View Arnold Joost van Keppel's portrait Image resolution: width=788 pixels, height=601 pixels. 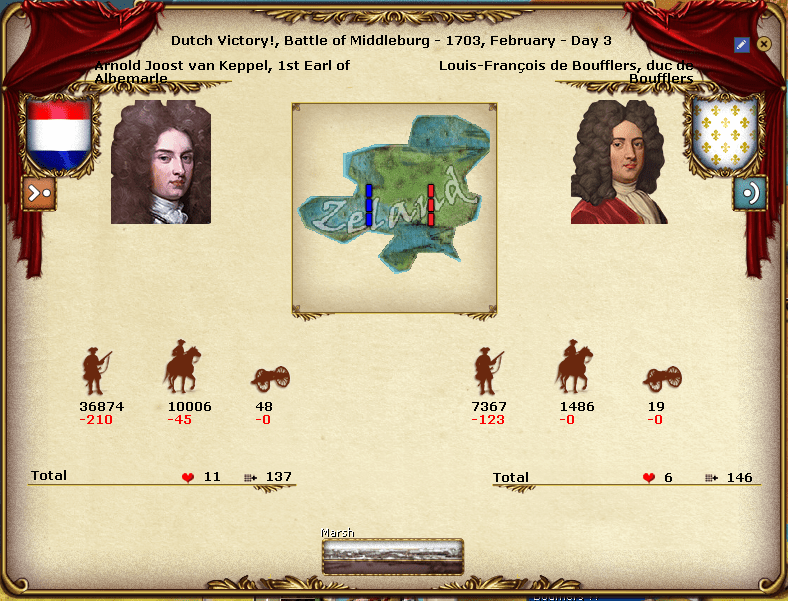coord(161,161)
